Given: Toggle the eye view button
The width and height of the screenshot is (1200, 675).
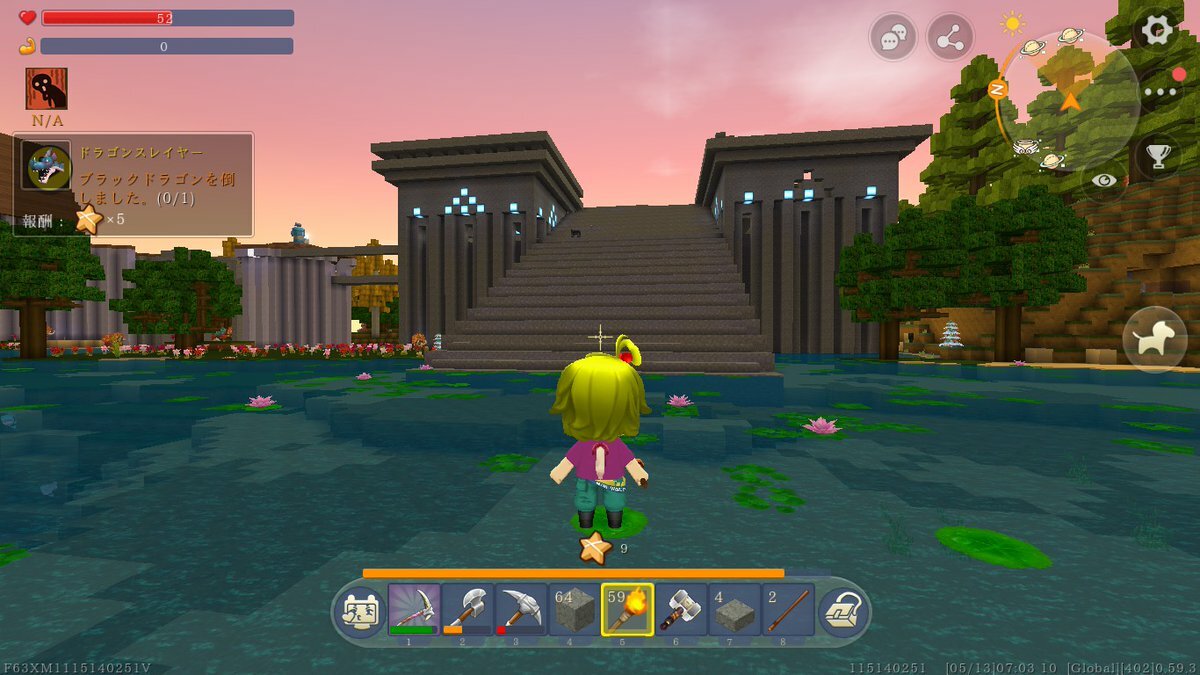Looking at the screenshot, I should pos(1105,180).
